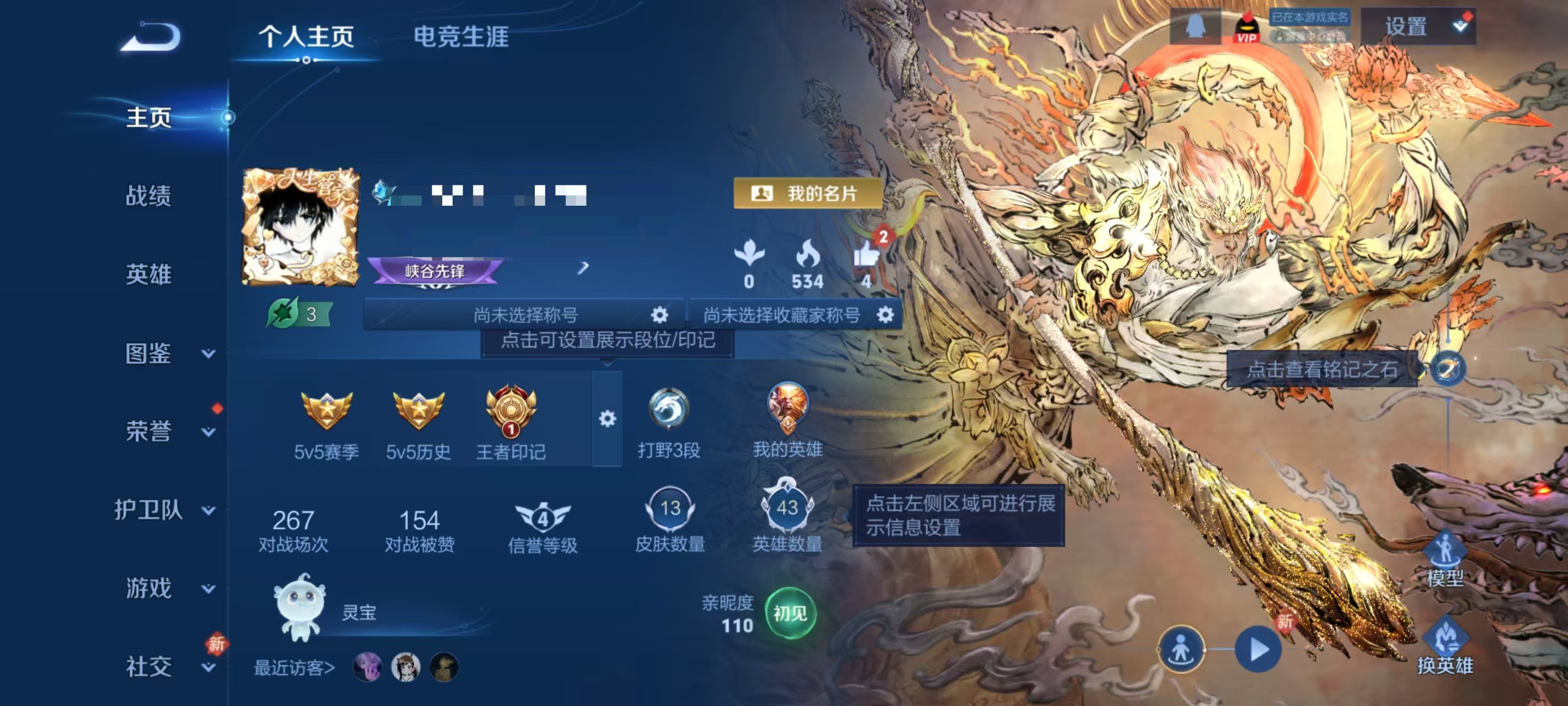The width and height of the screenshot is (1568, 706).
Task: Open the gear beside 尚未选择收藏家称号
Action: click(885, 315)
